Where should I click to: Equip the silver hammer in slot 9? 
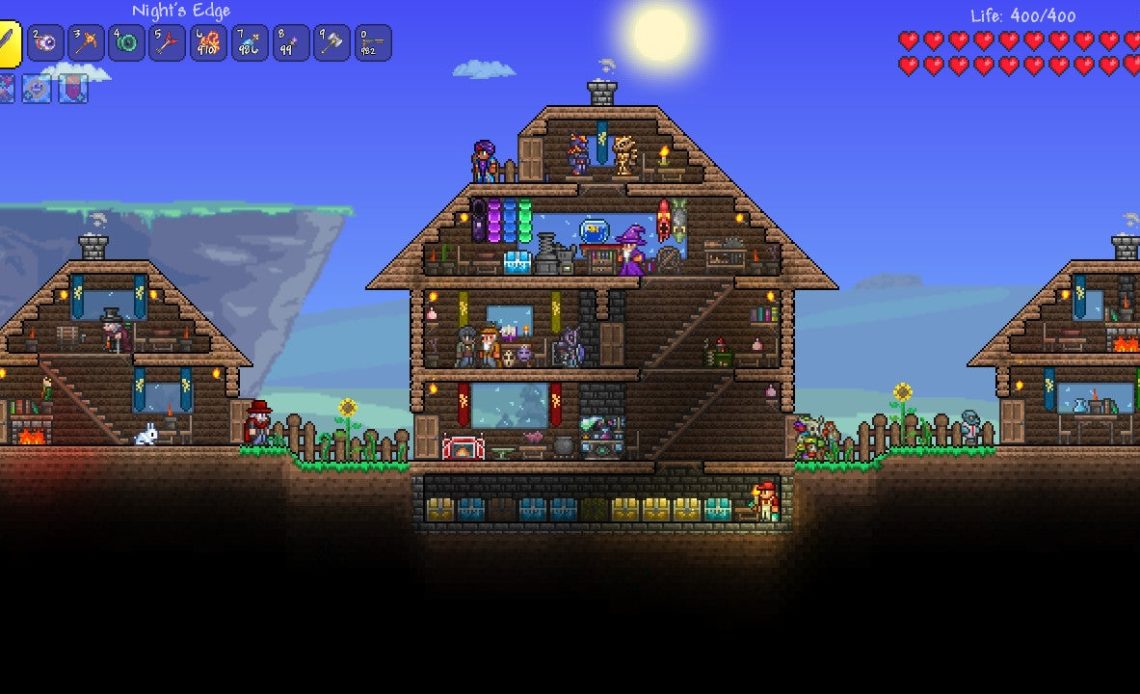pos(332,43)
